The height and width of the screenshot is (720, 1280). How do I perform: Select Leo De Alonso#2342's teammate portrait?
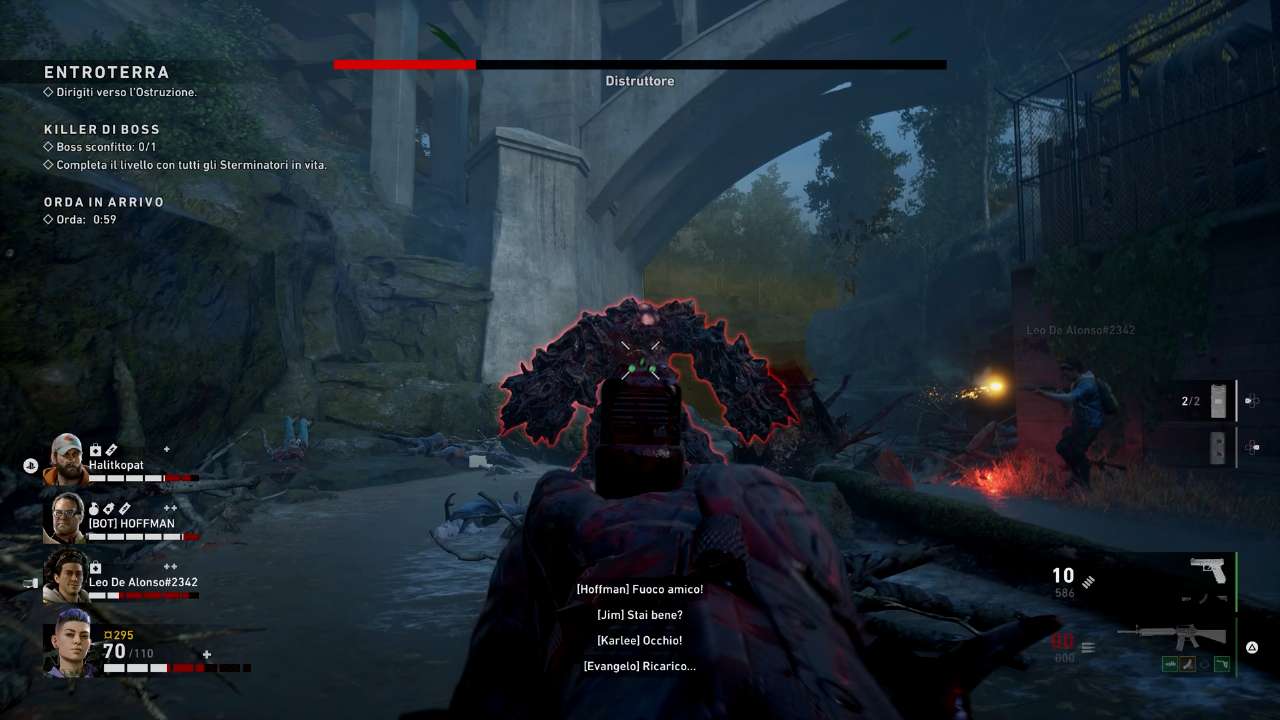tap(66, 575)
